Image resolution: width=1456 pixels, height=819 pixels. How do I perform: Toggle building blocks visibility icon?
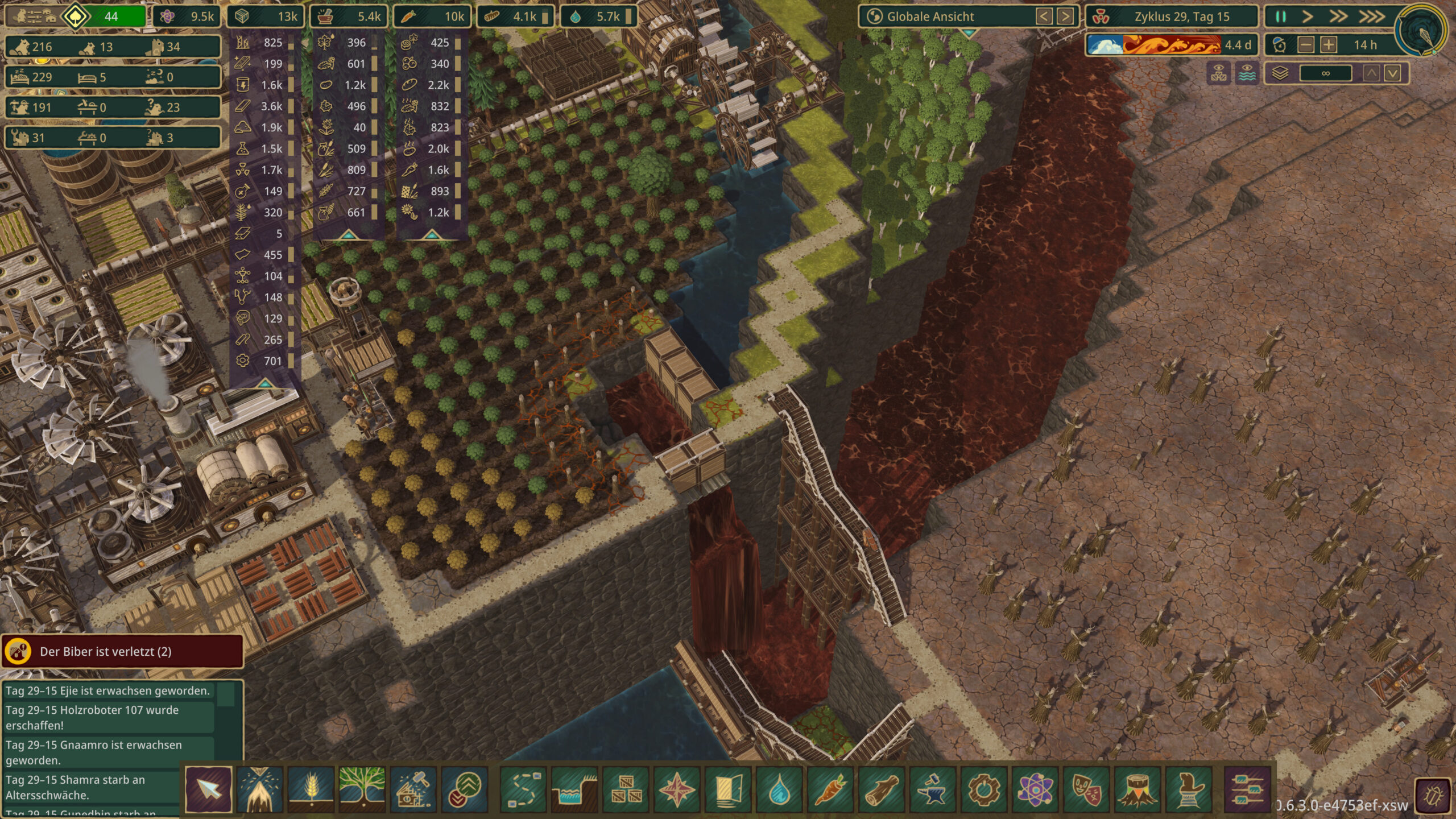1218,73
